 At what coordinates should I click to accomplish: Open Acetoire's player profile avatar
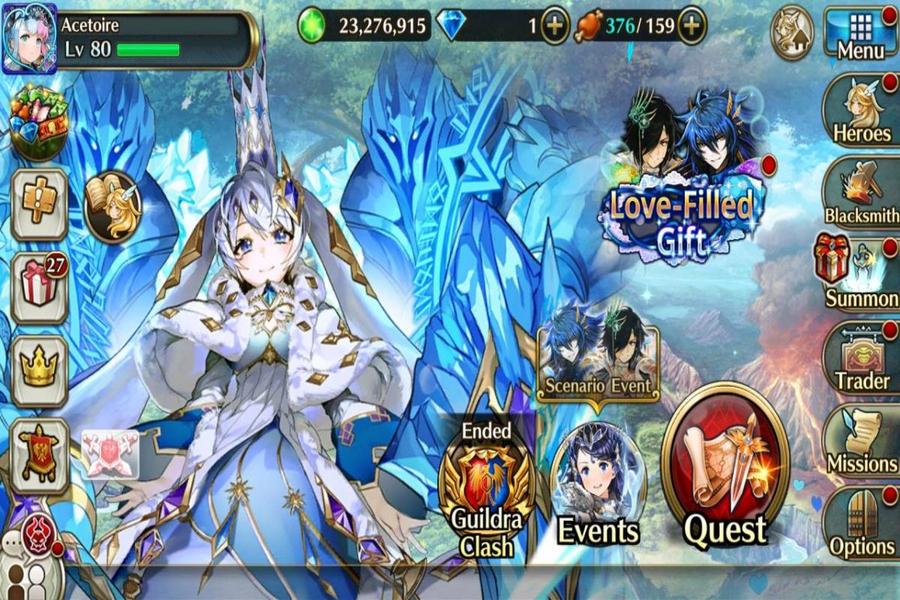[29, 39]
